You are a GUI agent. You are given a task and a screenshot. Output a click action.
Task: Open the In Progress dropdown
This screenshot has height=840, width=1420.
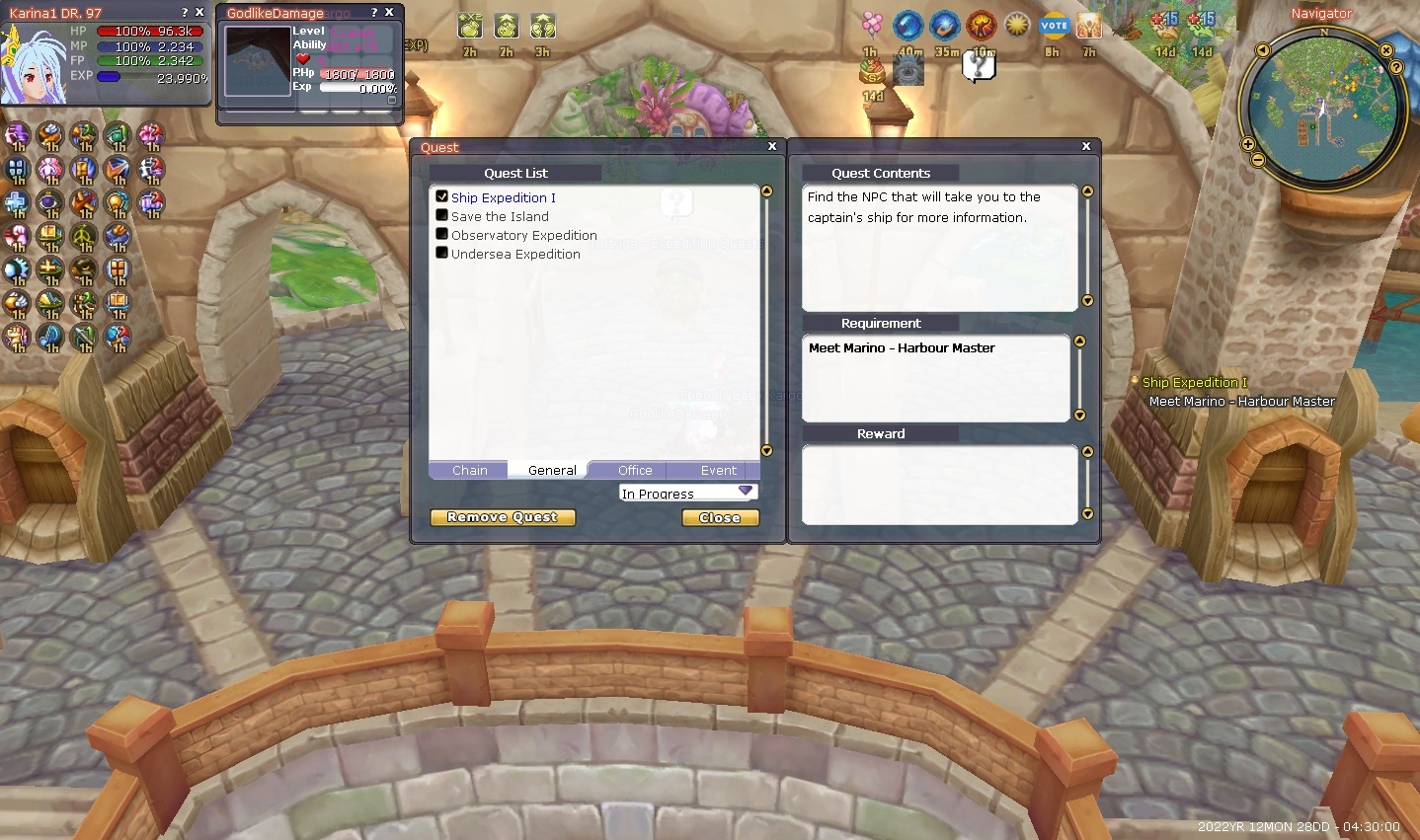[746, 492]
